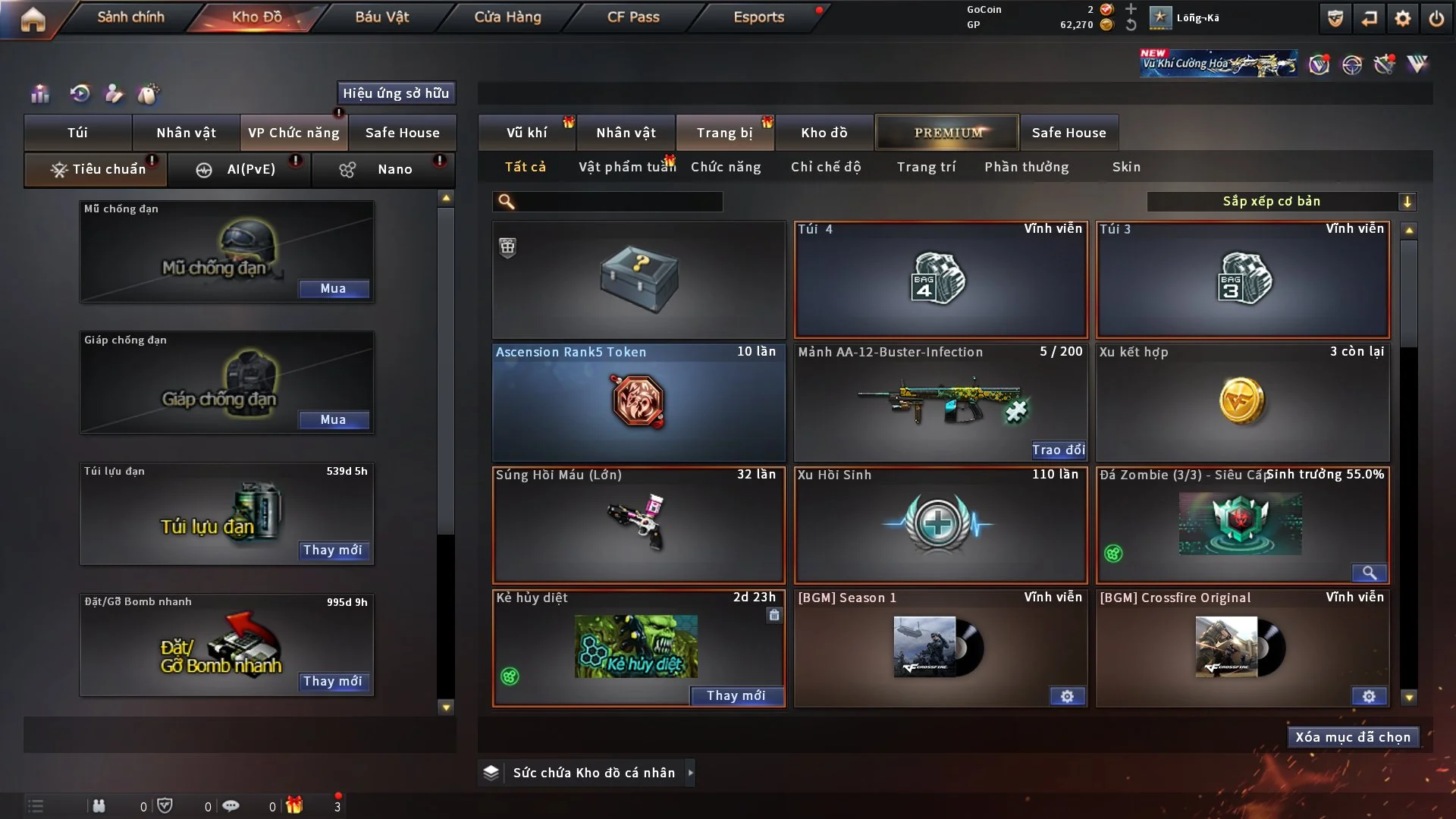1456x819 pixels.
Task: Switch to the Cửa Hàng shop tab
Action: [507, 17]
